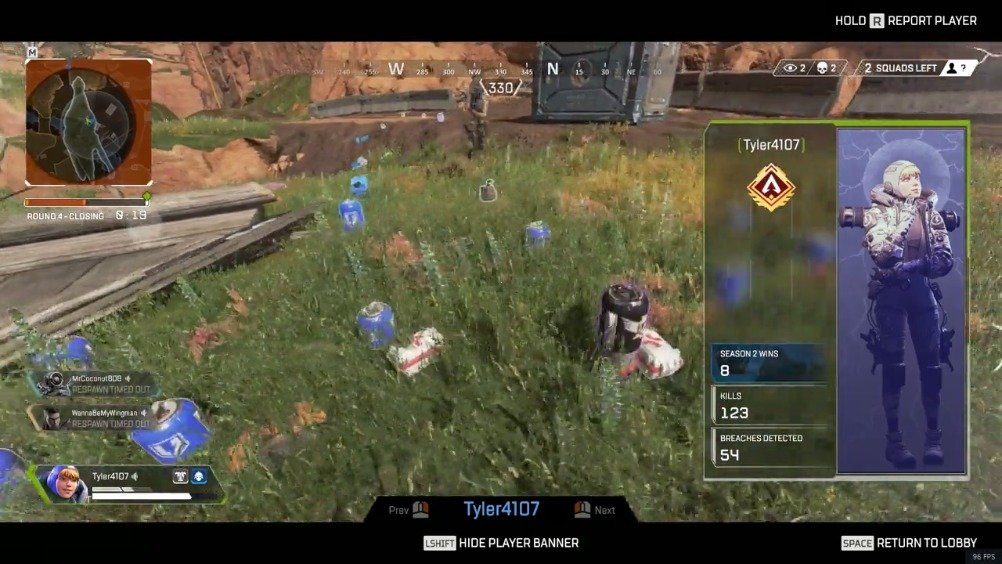
Task: Click the Wattson legend banner portrait
Action: point(902,300)
